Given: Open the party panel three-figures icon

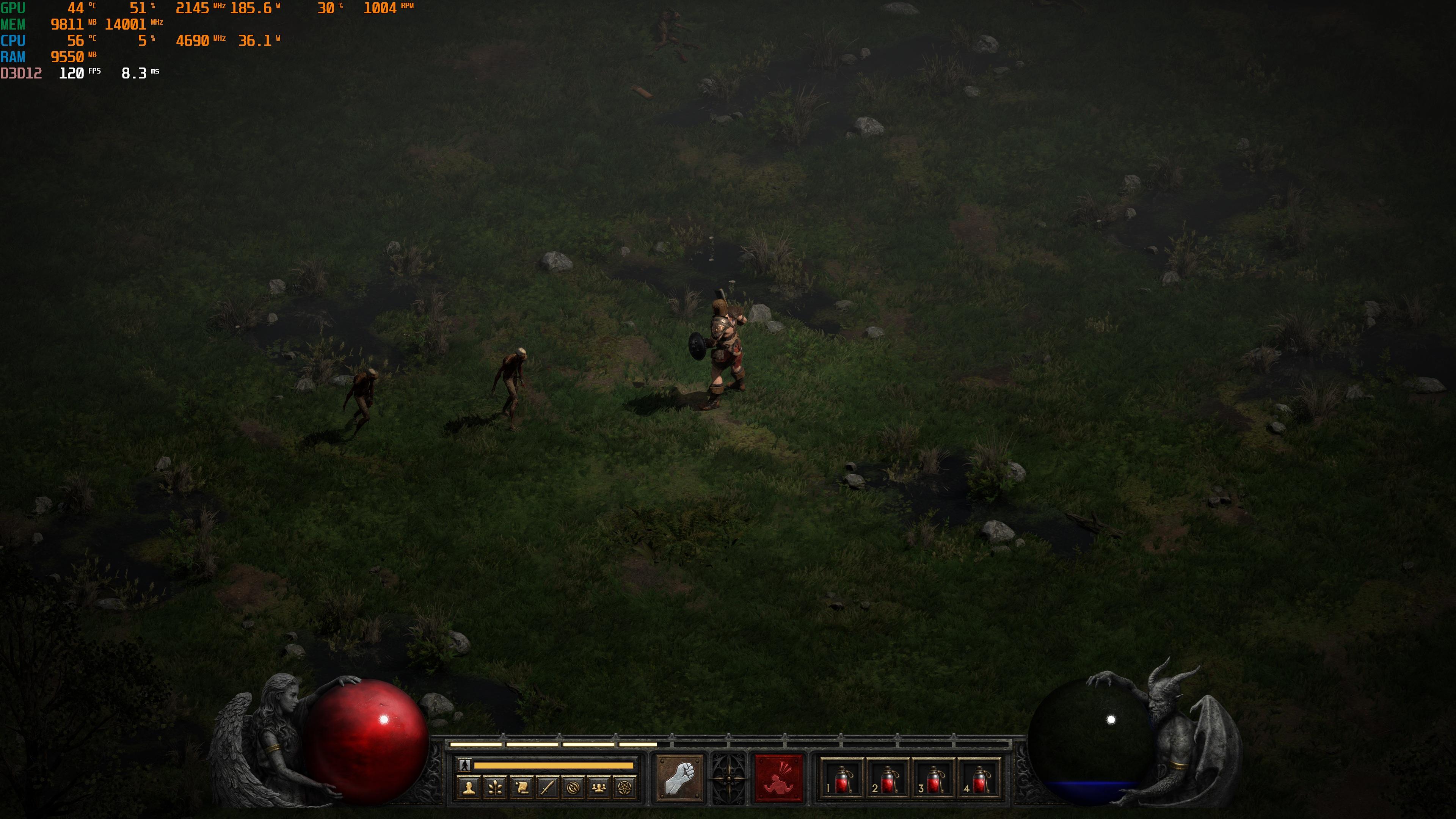Looking at the screenshot, I should coord(599,788).
